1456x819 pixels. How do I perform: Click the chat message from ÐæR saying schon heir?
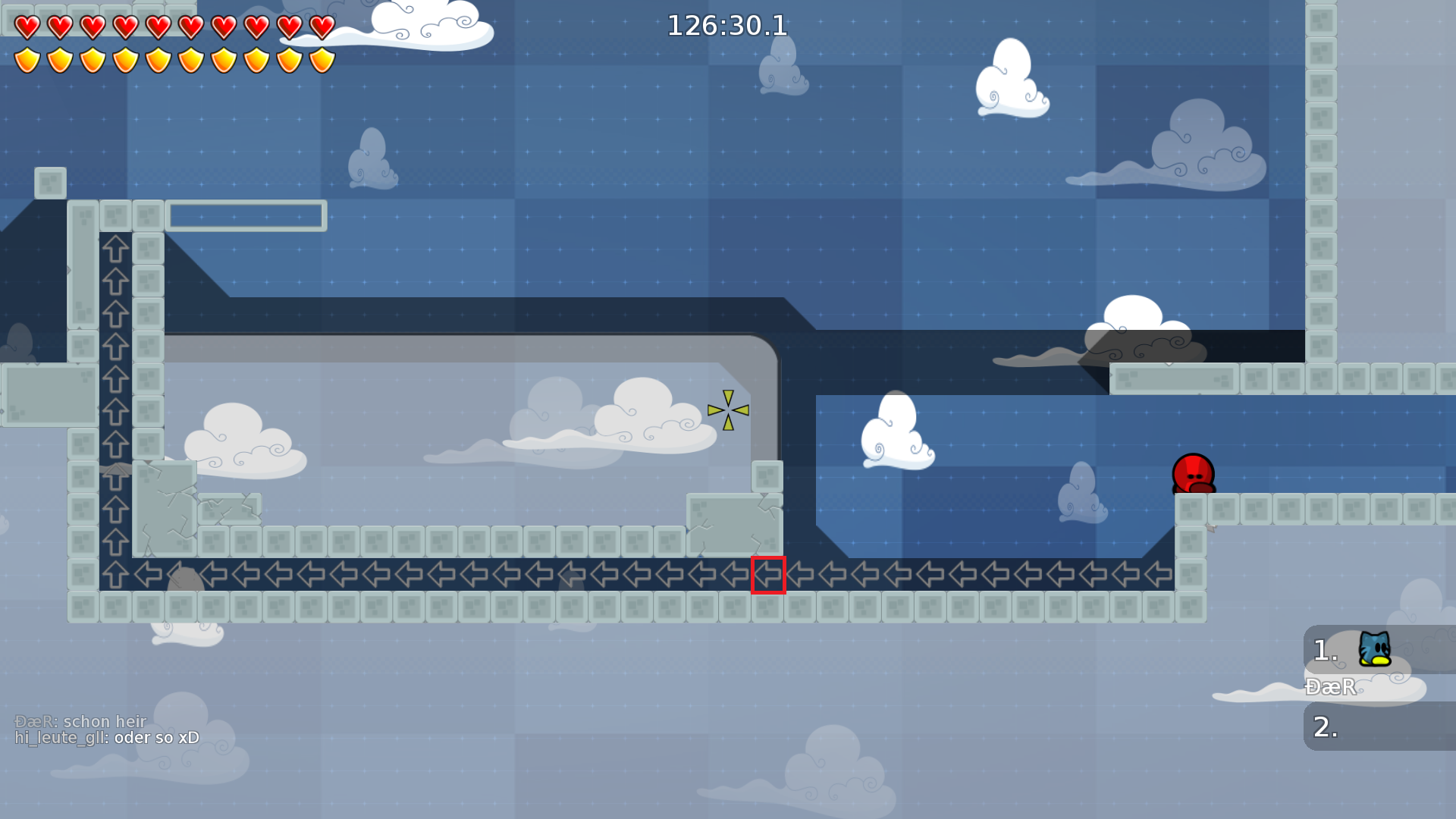tap(80, 722)
